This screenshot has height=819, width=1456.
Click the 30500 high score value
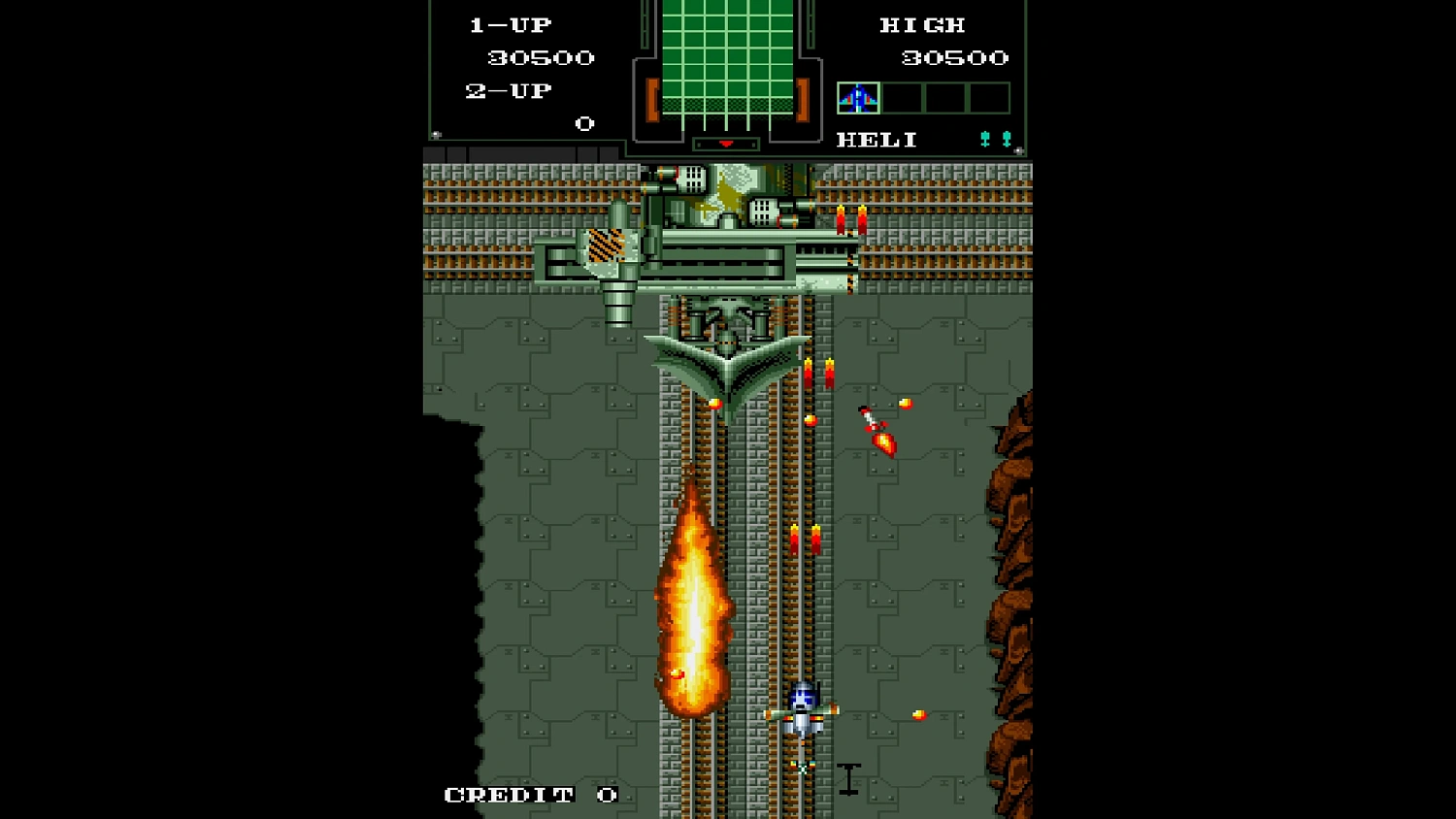tap(956, 57)
